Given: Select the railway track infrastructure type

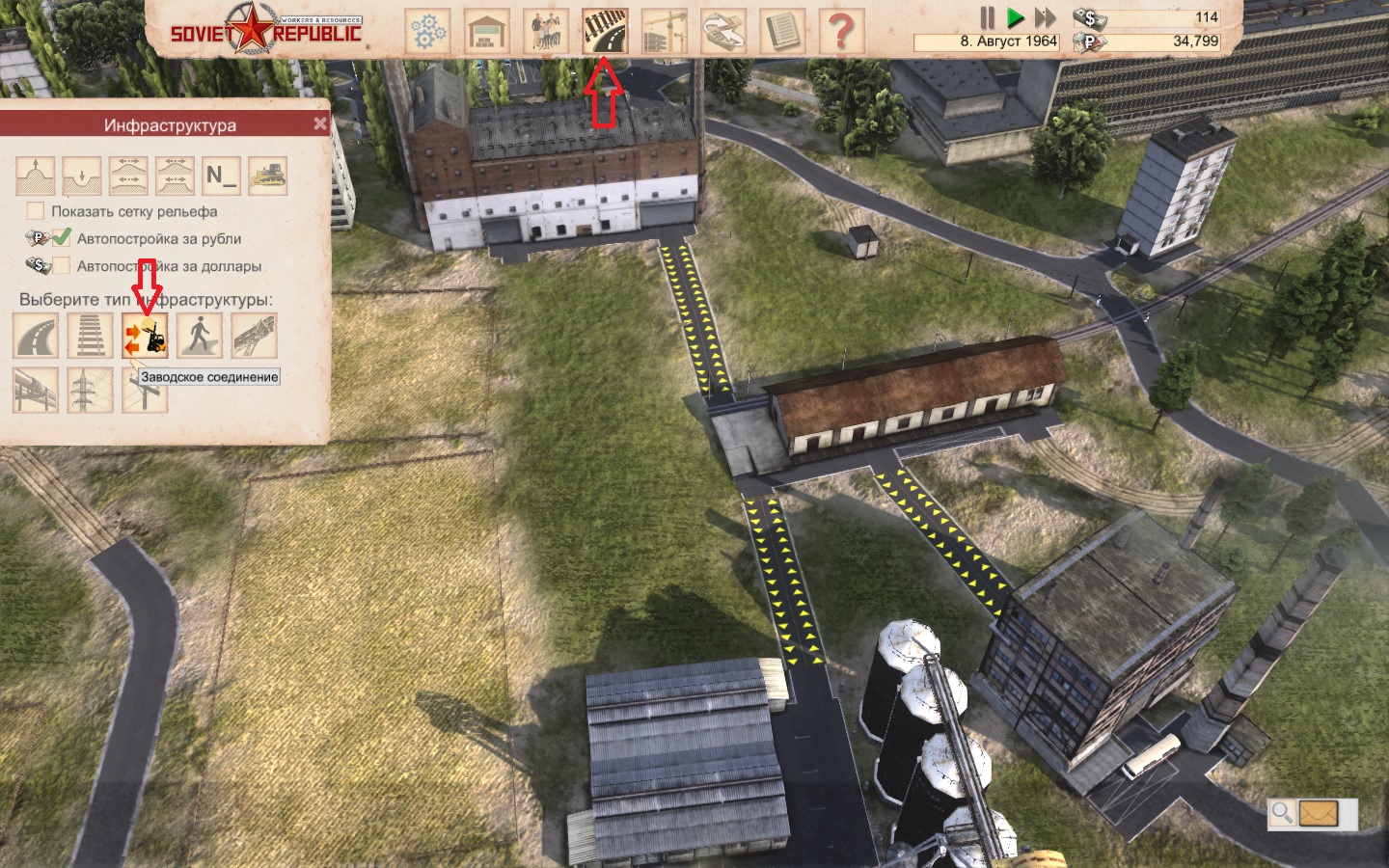Looking at the screenshot, I should pos(90,337).
